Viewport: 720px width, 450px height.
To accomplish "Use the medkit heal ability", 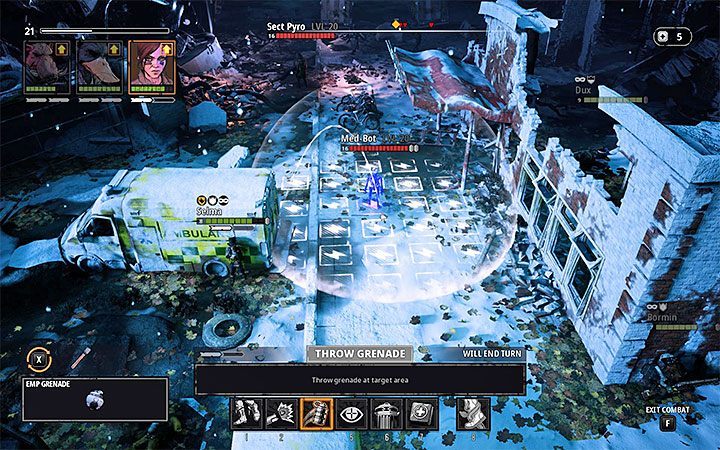I will coord(422,413).
